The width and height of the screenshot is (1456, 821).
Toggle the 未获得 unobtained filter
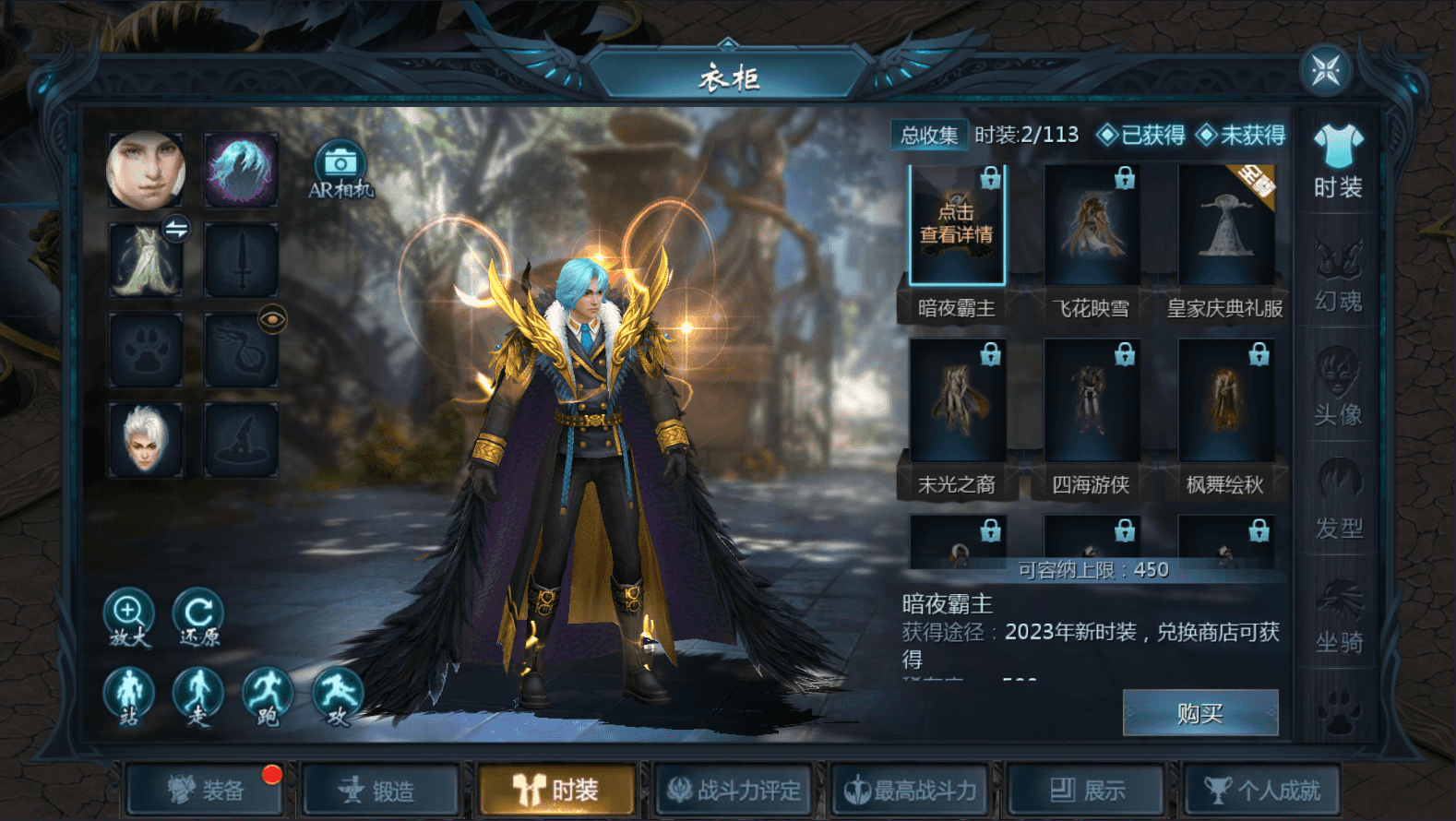tap(1242, 136)
